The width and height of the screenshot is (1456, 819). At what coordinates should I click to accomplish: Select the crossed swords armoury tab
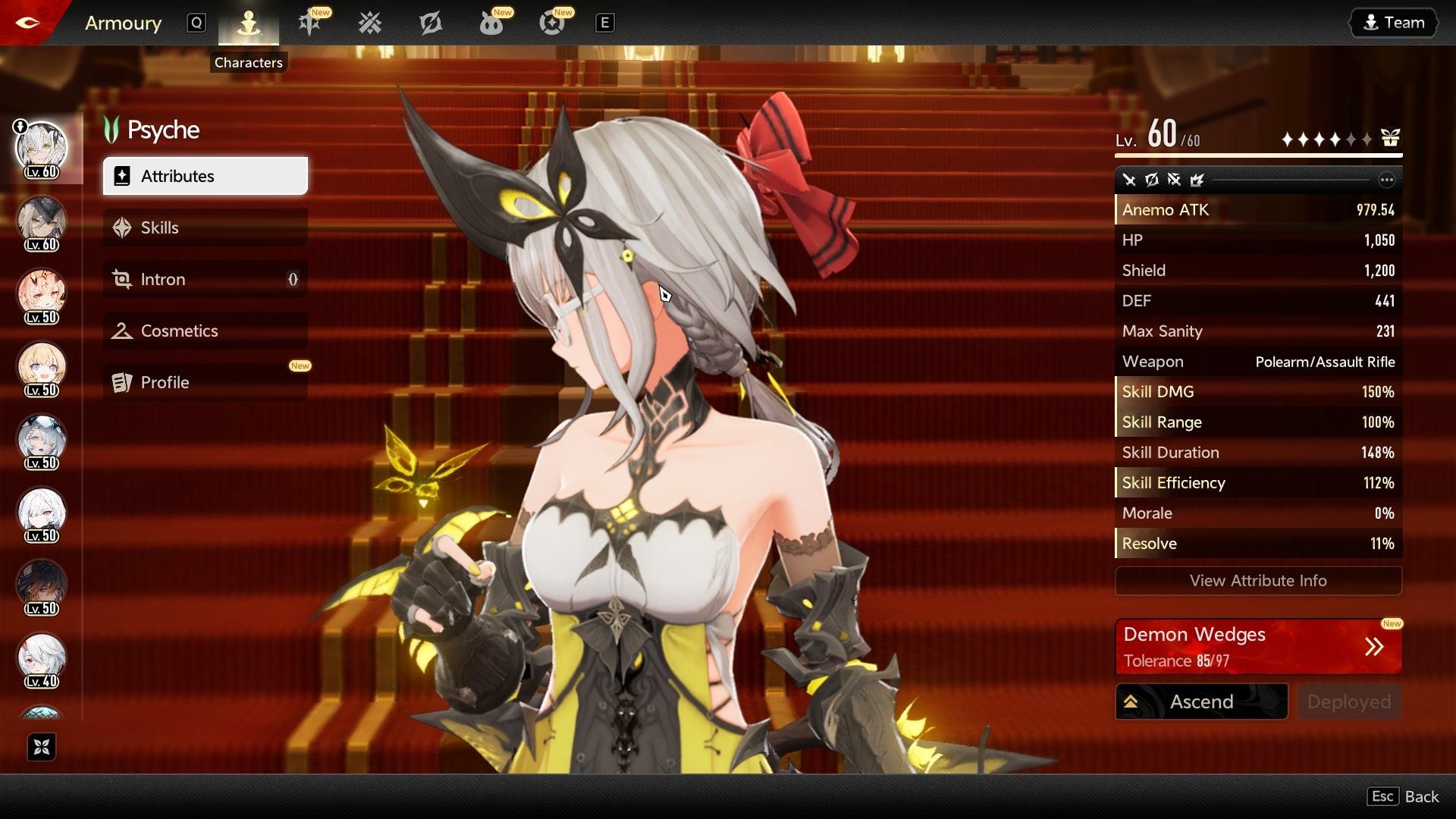tap(370, 24)
